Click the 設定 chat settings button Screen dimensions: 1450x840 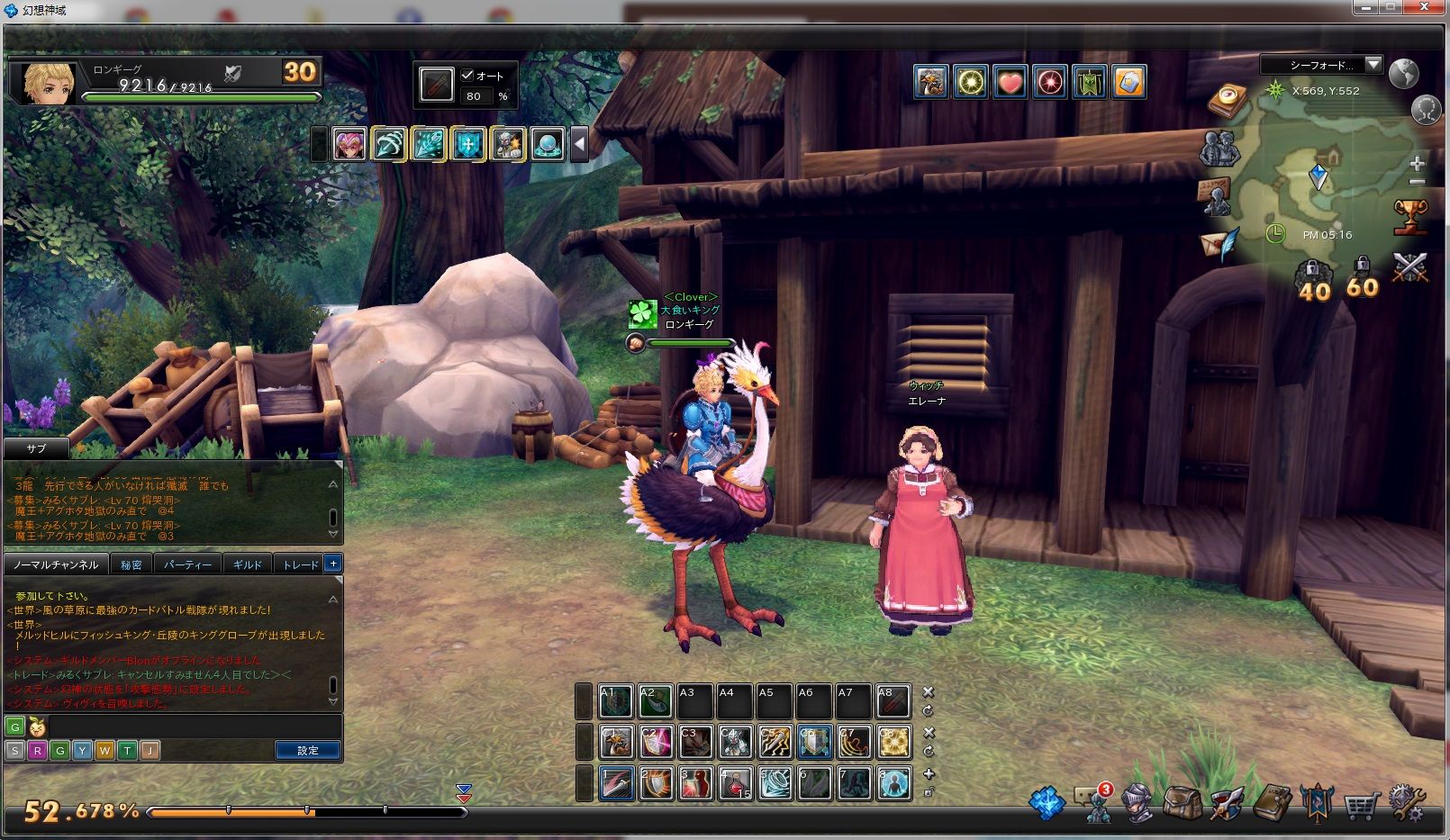pyautogui.click(x=307, y=750)
